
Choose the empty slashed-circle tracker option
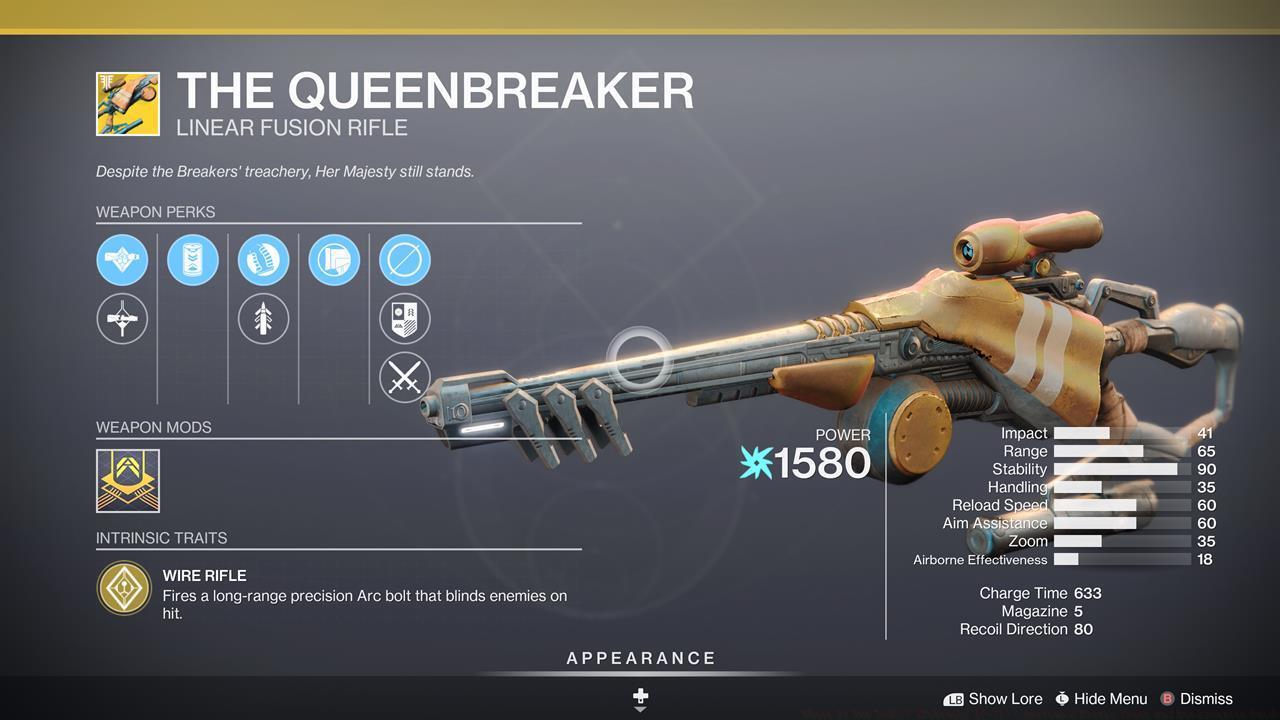pyautogui.click(x=405, y=260)
